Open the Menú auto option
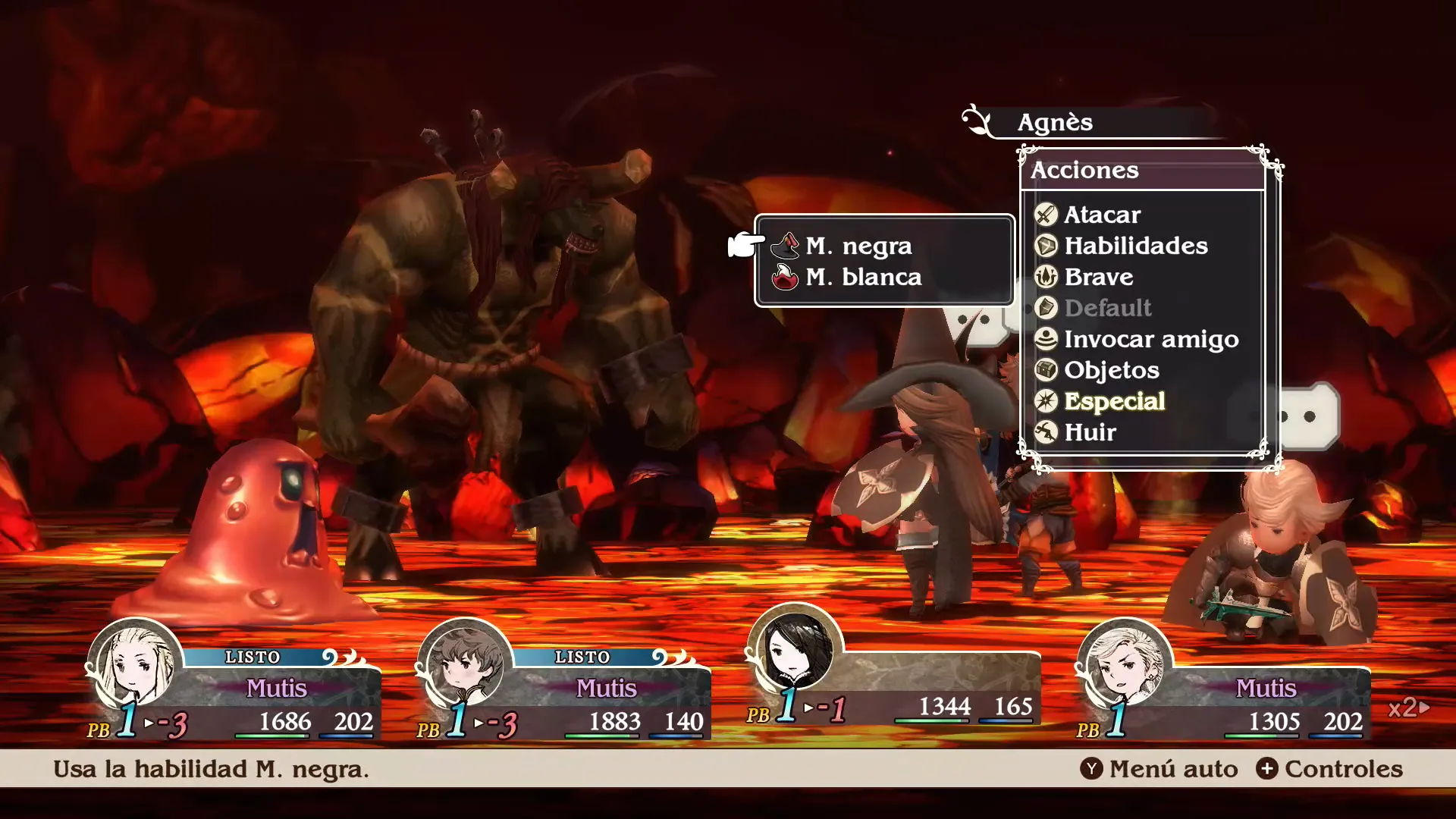This screenshot has width=1456, height=819. pos(1159,769)
